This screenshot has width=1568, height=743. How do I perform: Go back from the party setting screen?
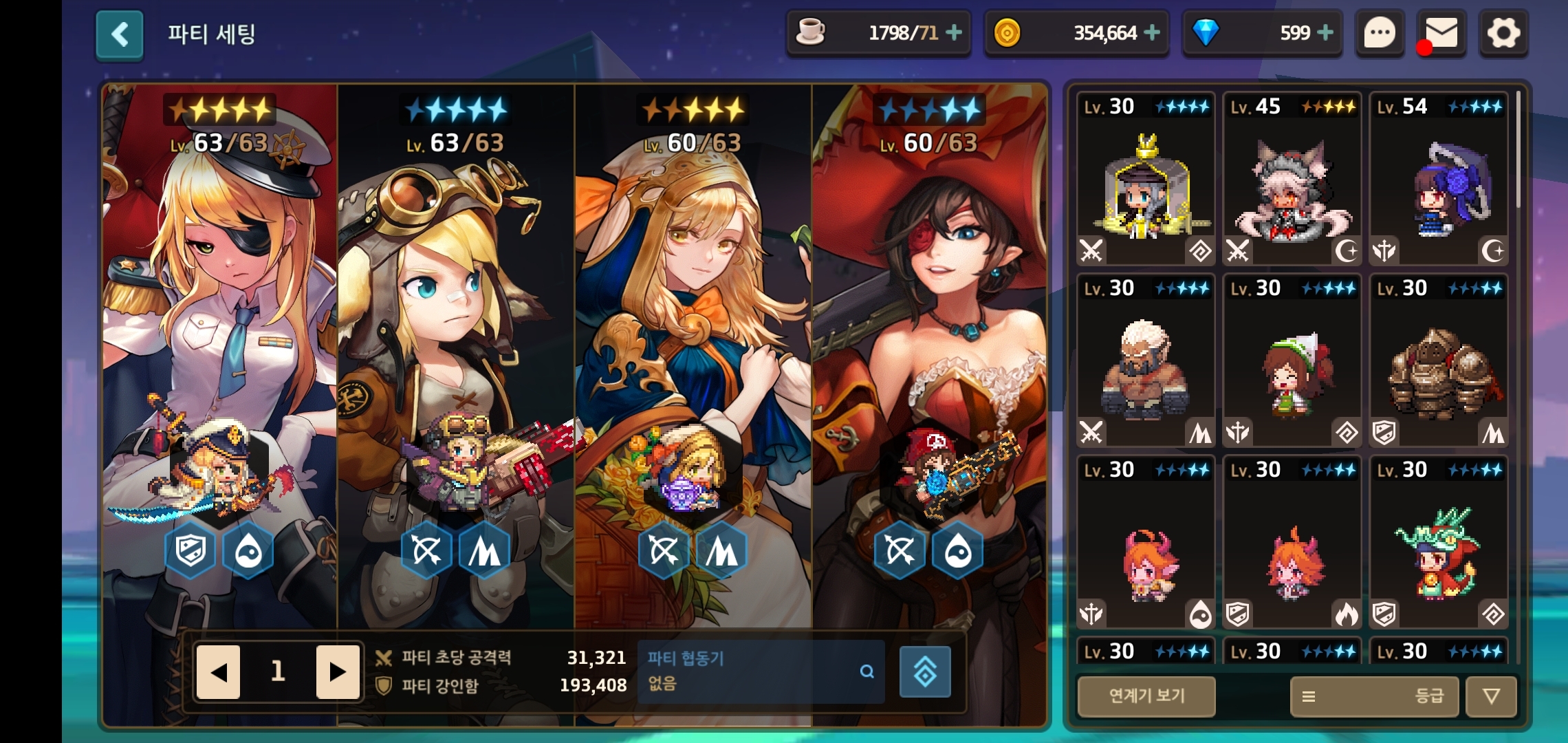[120, 34]
